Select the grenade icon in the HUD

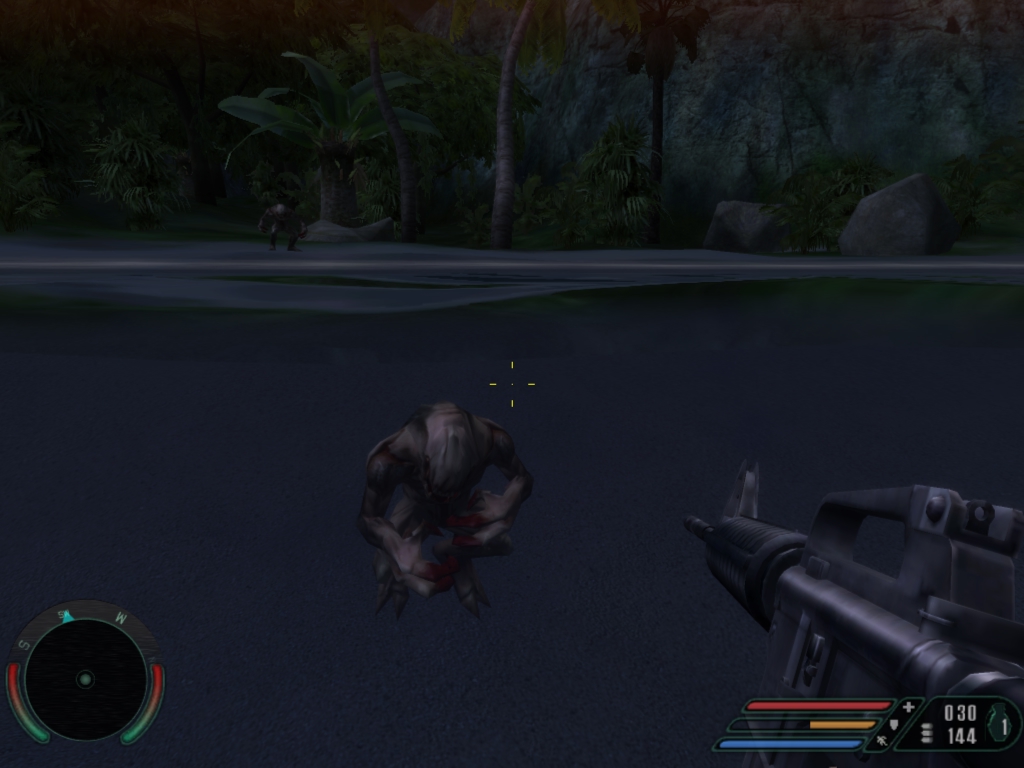point(999,723)
